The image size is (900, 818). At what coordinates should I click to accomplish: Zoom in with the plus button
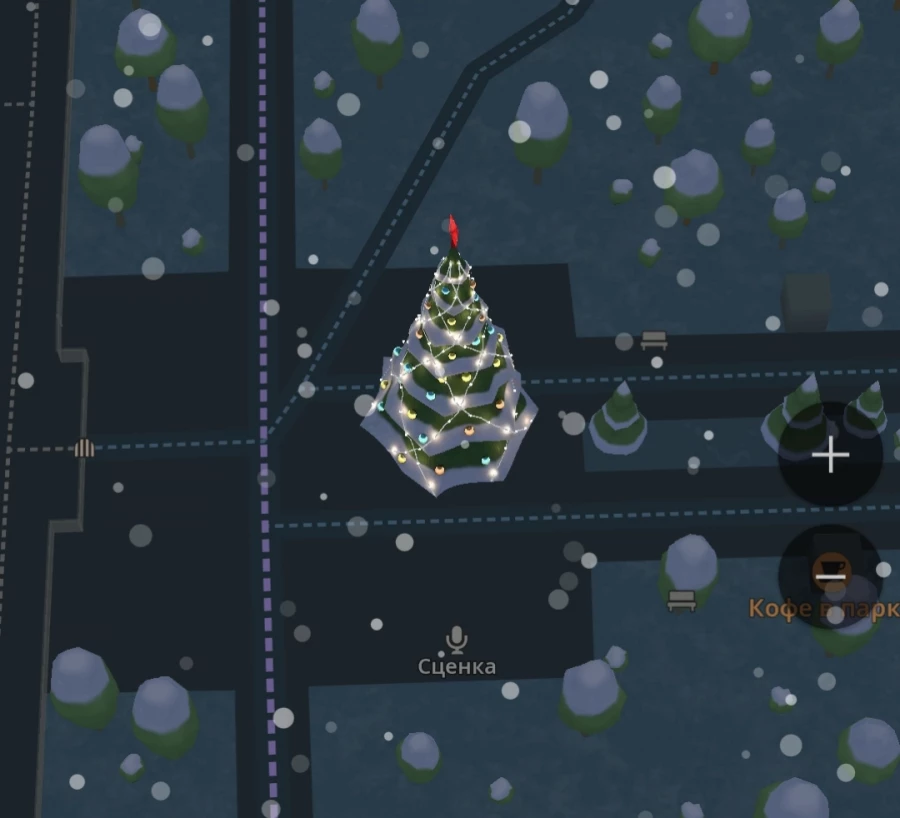coord(830,456)
